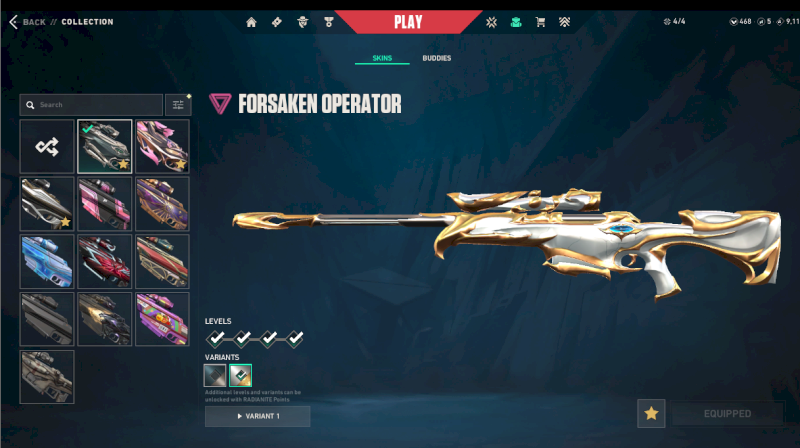Image resolution: width=800 pixels, height=448 pixels.
Task: Open the skin filter options
Action: pos(177,104)
